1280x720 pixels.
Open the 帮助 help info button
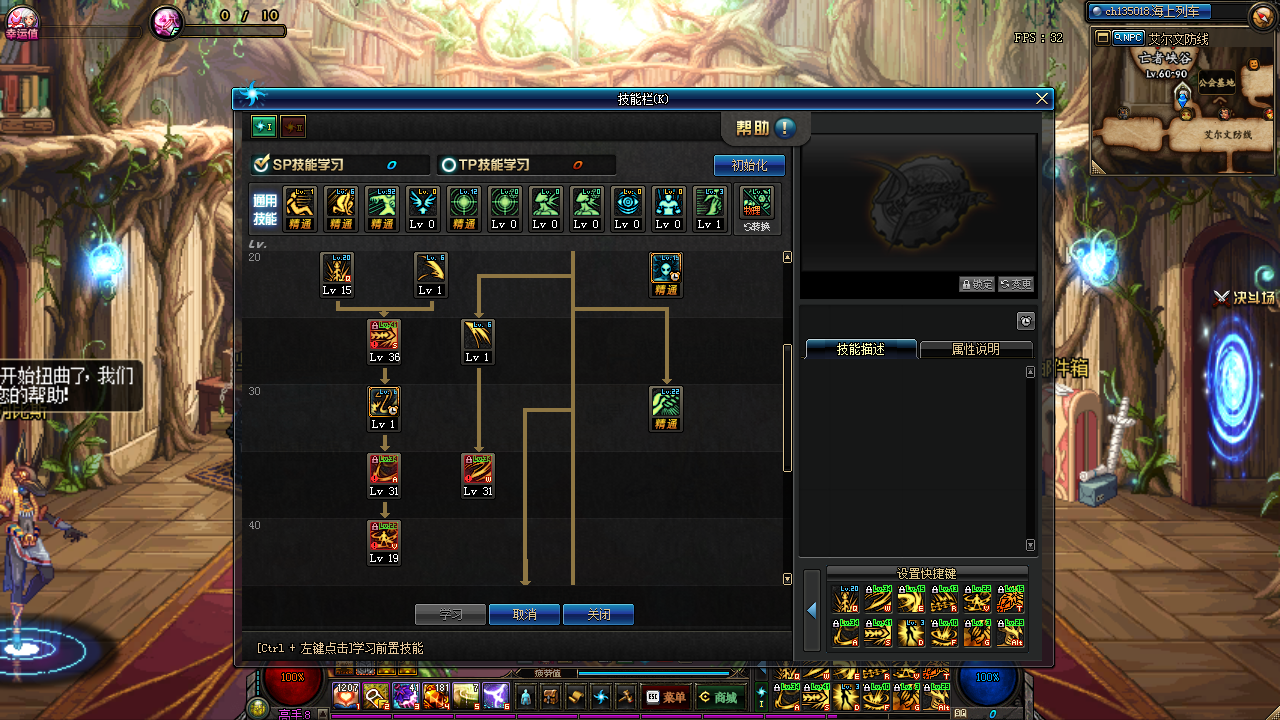coord(785,128)
